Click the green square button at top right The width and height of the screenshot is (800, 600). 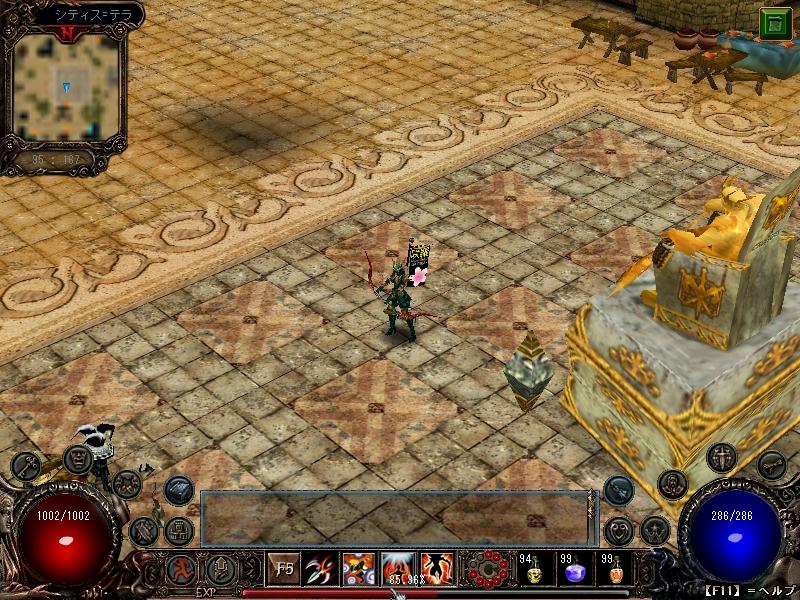(775, 24)
